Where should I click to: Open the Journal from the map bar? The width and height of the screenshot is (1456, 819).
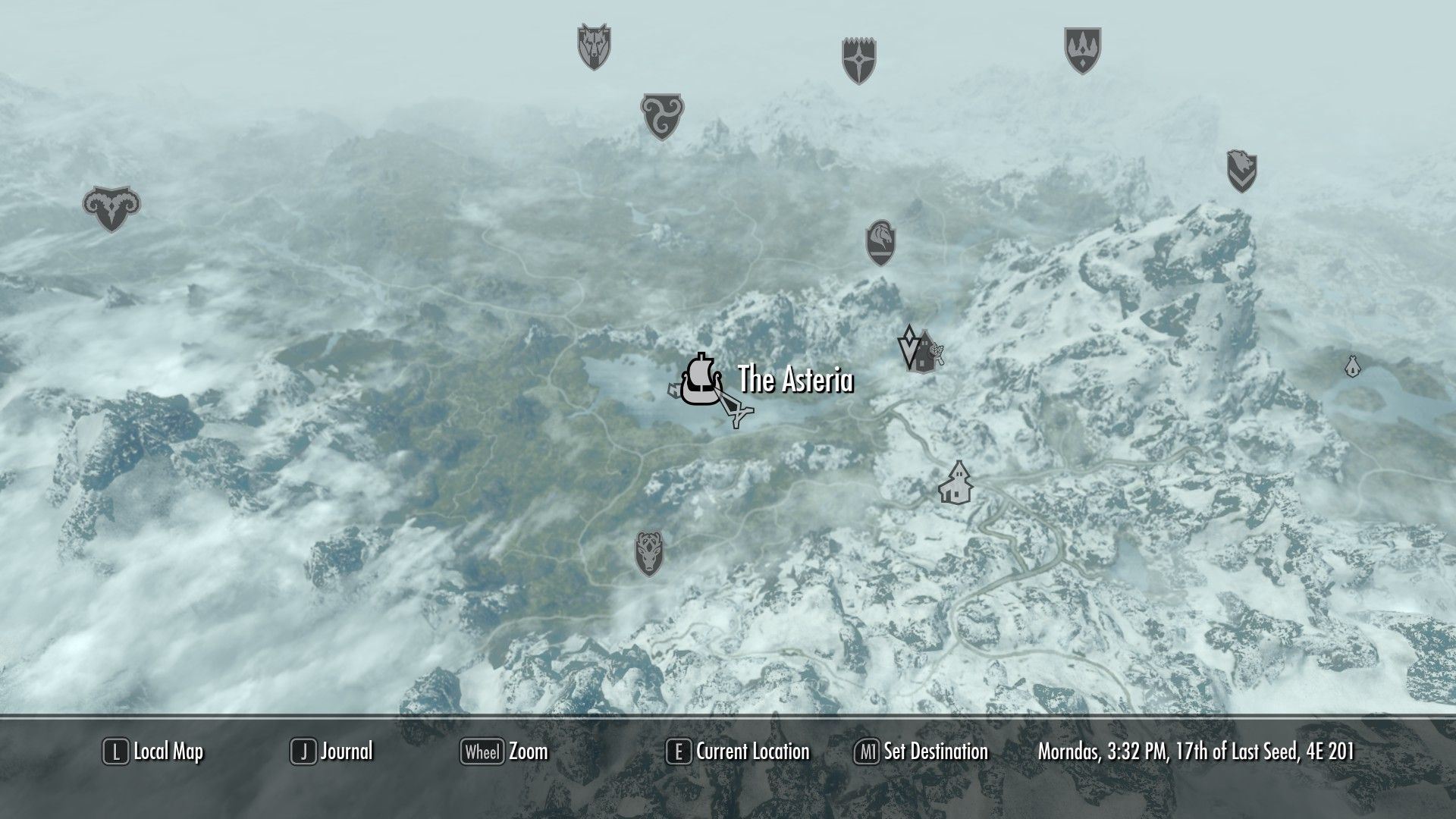pos(332,752)
